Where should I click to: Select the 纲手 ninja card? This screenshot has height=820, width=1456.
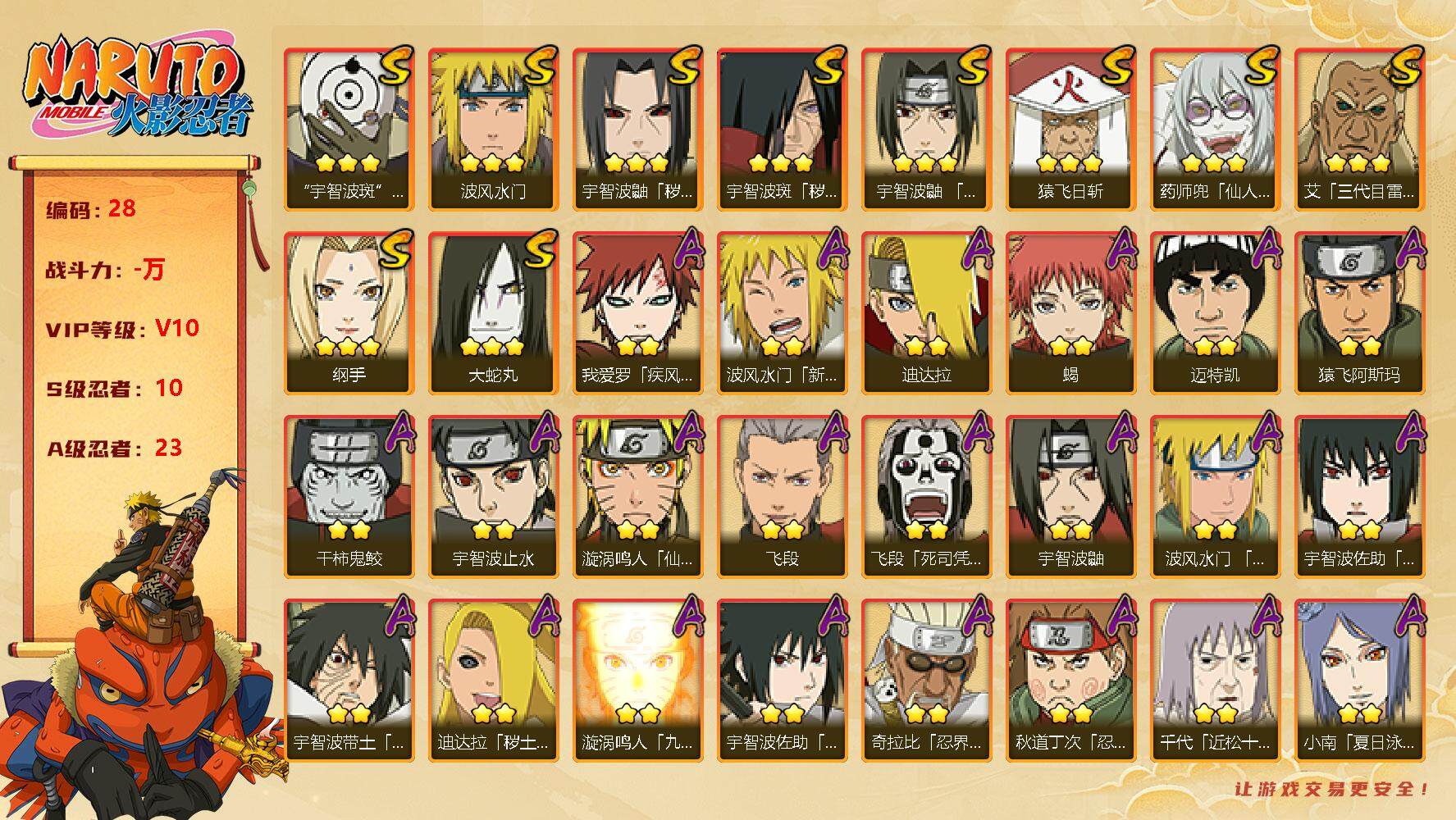pos(349,312)
